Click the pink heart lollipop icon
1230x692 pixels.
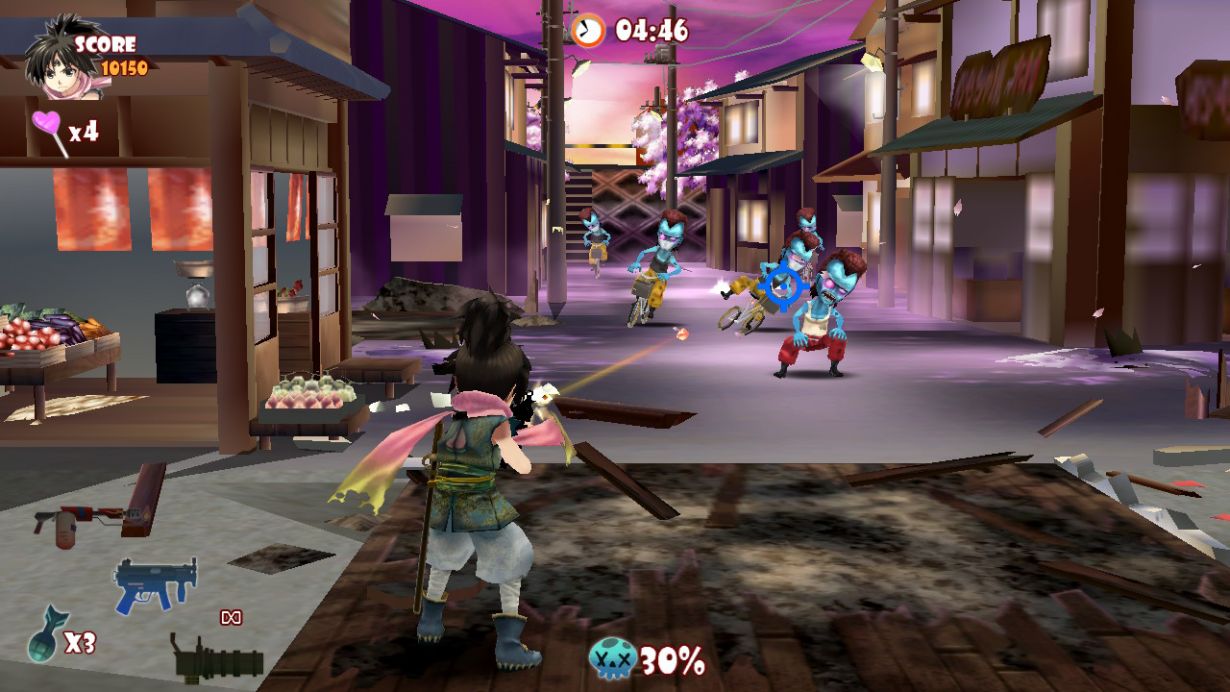48,131
